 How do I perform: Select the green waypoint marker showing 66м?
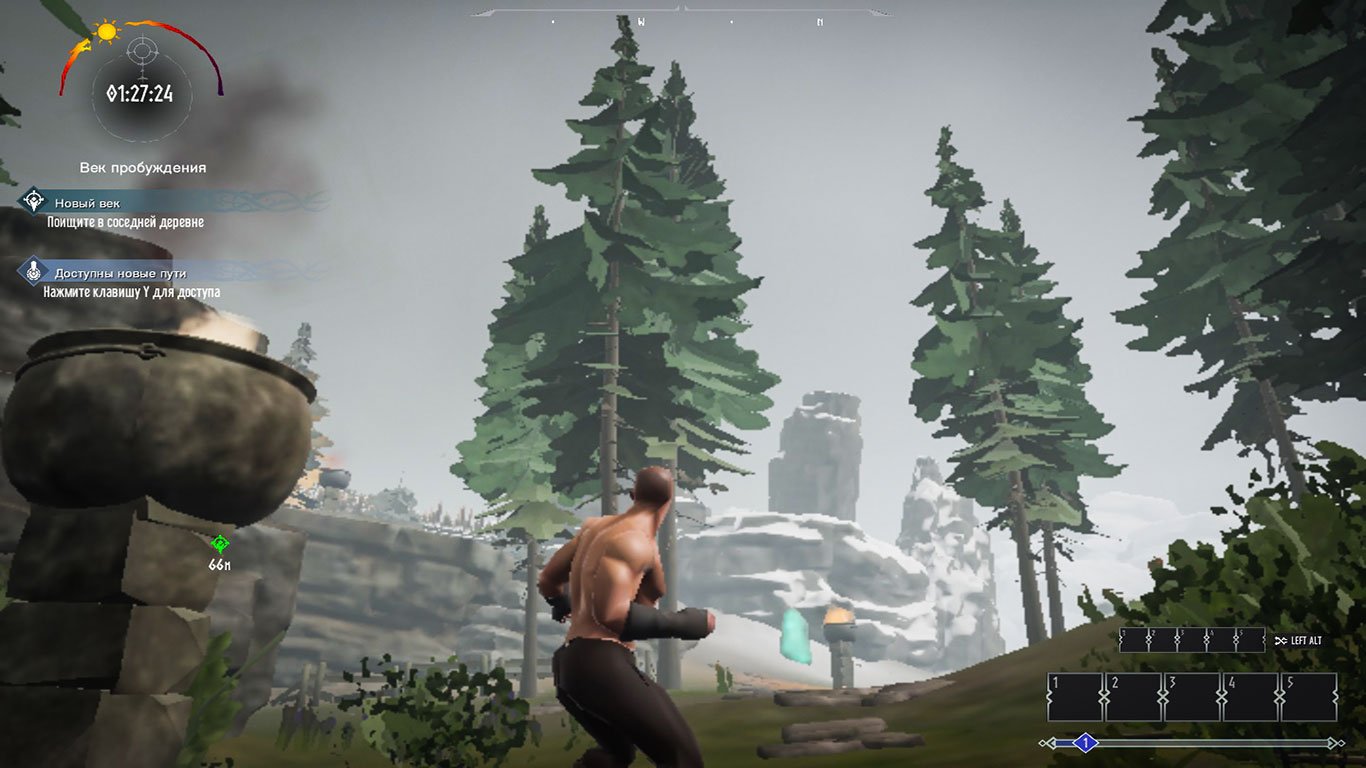[x=219, y=545]
